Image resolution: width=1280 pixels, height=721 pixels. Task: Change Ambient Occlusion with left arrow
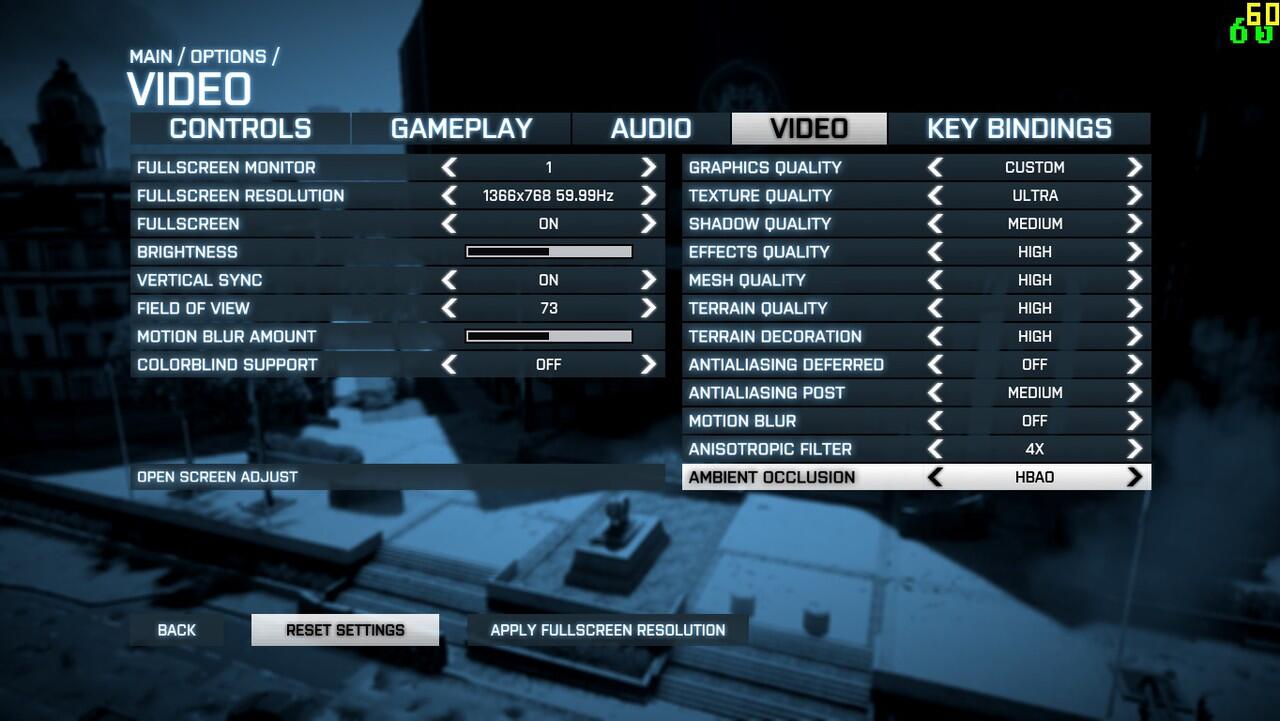pos(935,477)
